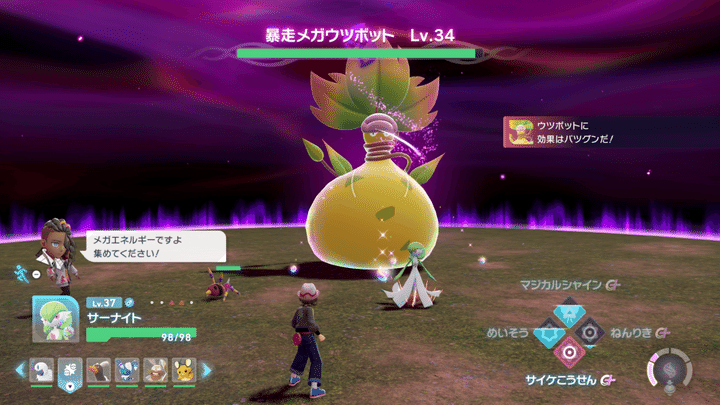Screen dimensions: 720x405
Task: Click the メガエネルギー dialogue bubble
Action: click(x=155, y=247)
